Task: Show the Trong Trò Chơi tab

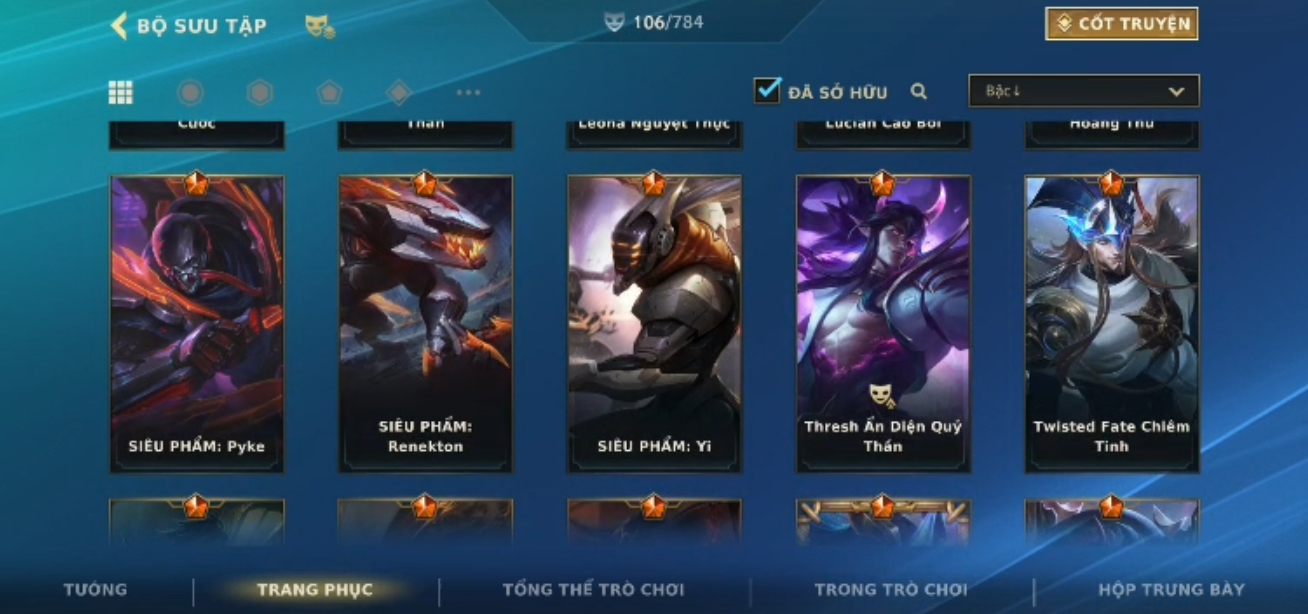Action: tap(891, 589)
